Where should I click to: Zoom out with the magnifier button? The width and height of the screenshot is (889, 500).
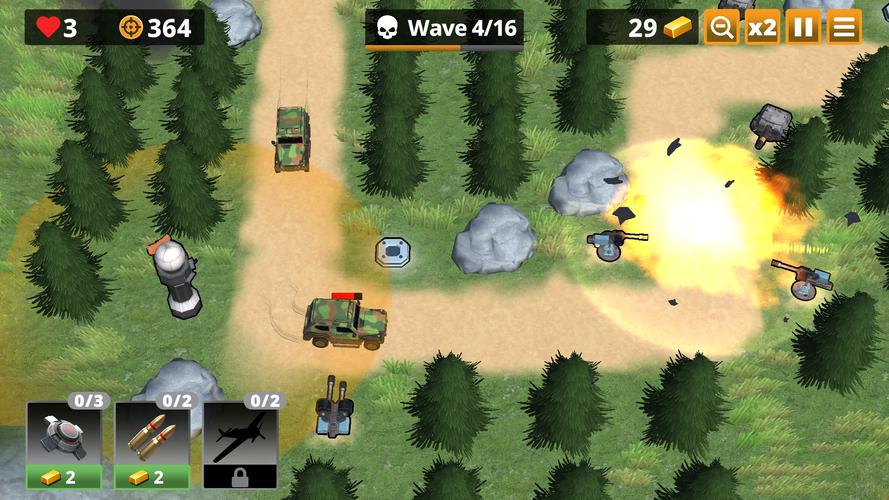point(721,28)
